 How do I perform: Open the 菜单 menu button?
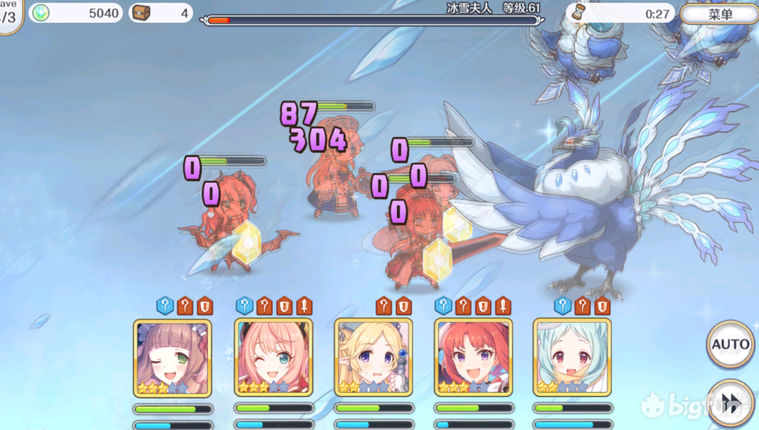pyautogui.click(x=719, y=14)
